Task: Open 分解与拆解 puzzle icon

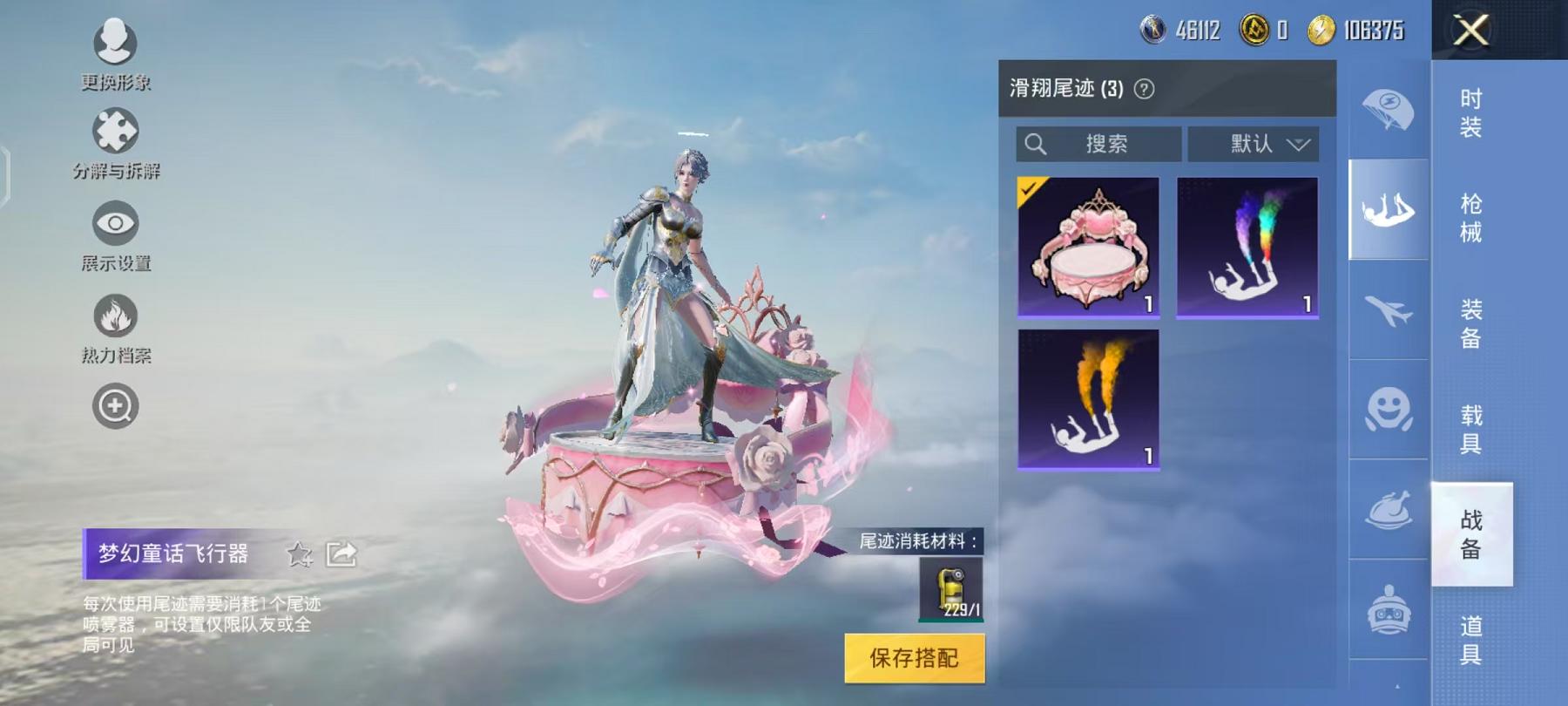Action: (116, 131)
